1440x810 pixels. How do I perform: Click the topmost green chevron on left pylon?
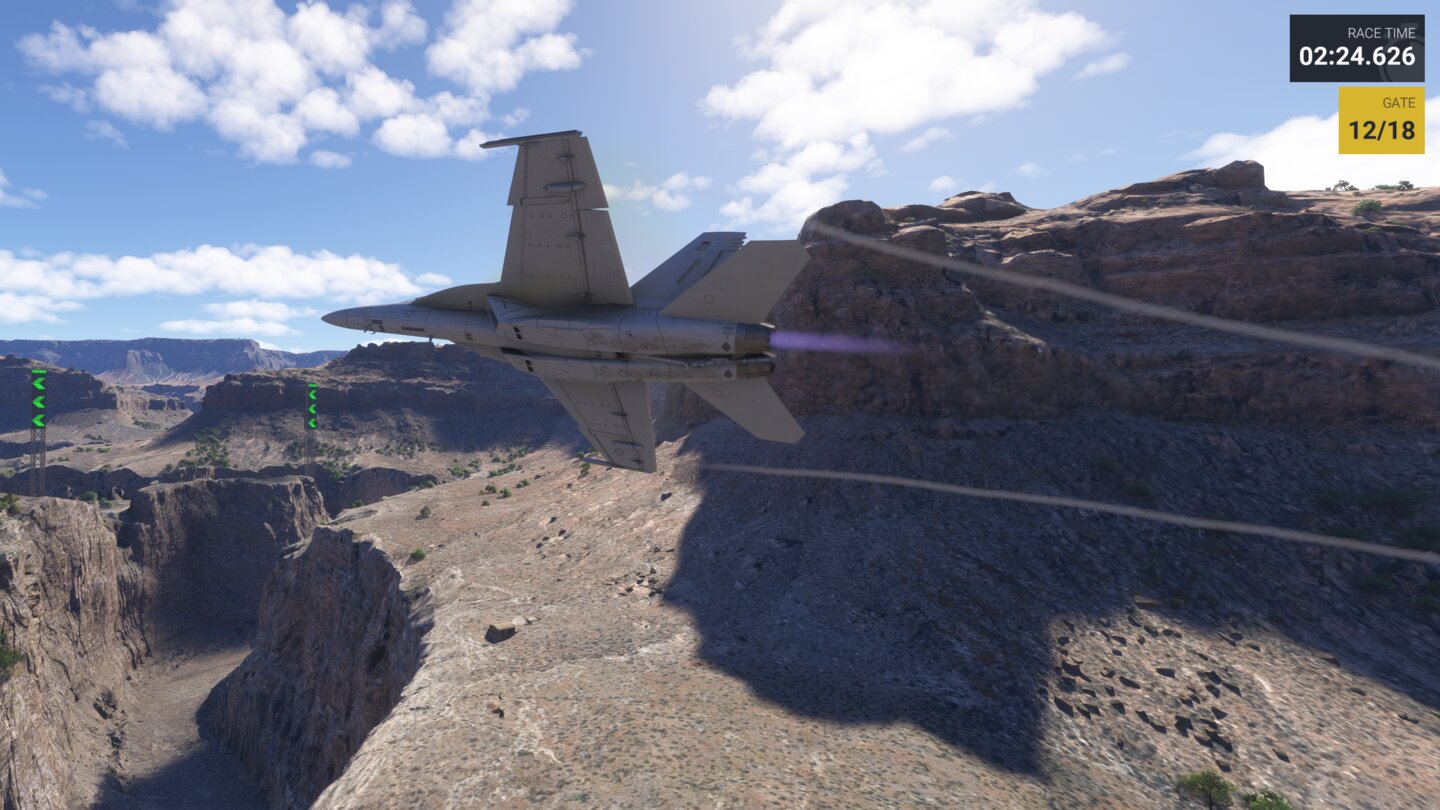coord(37,383)
